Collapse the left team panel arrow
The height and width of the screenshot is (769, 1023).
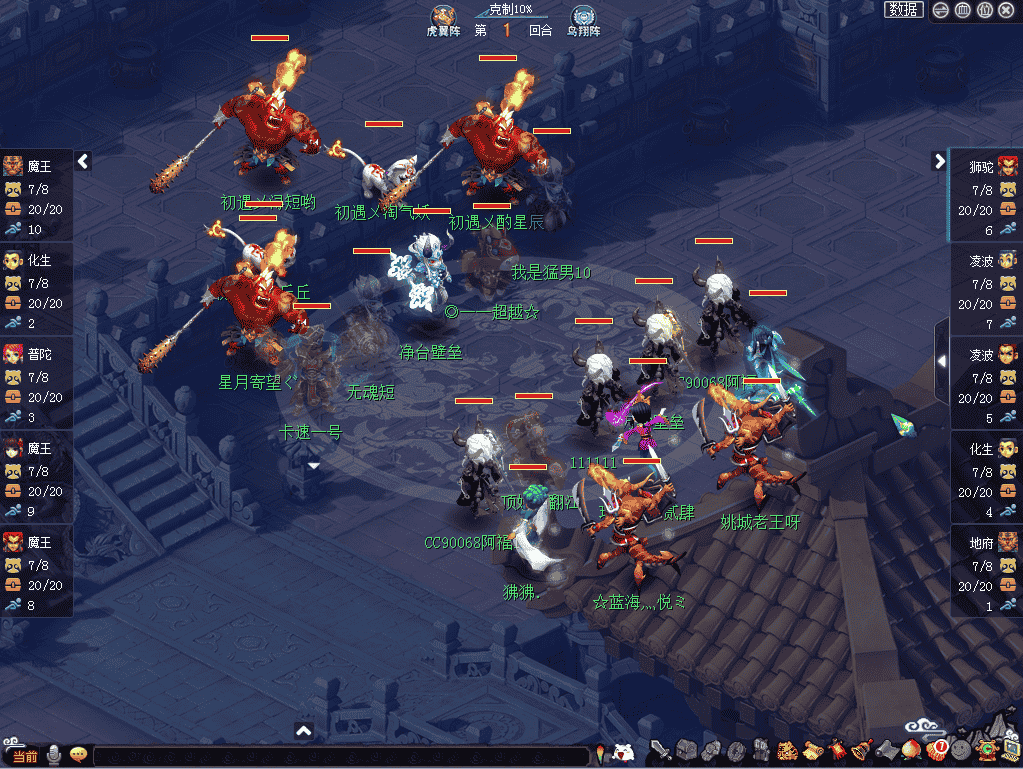tap(83, 161)
